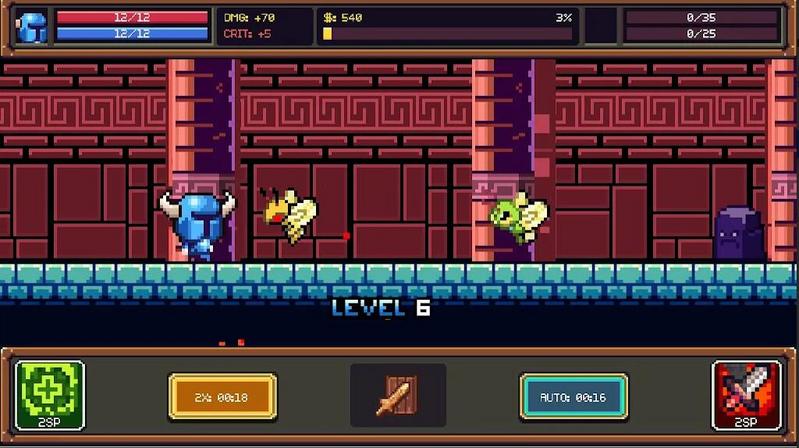Click the 2X speed boost button
This screenshot has height=448, width=799.
tap(222, 397)
